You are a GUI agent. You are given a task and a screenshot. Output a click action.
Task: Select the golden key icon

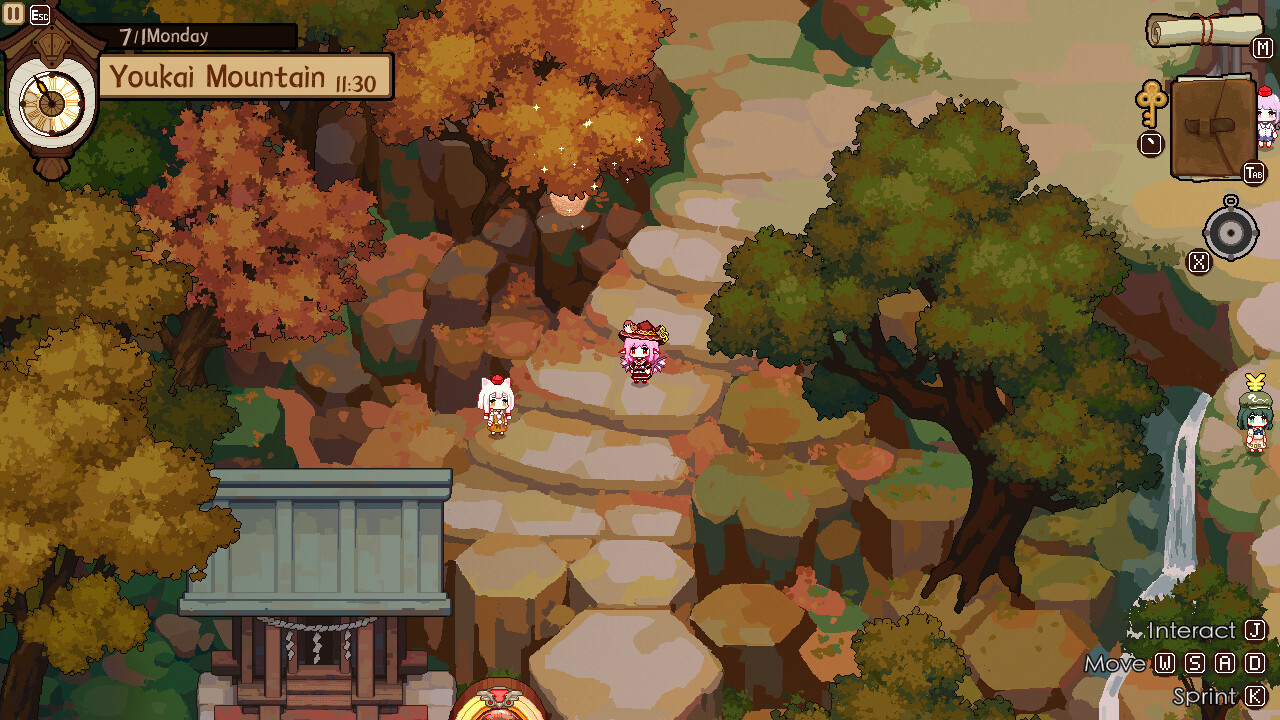1152,103
